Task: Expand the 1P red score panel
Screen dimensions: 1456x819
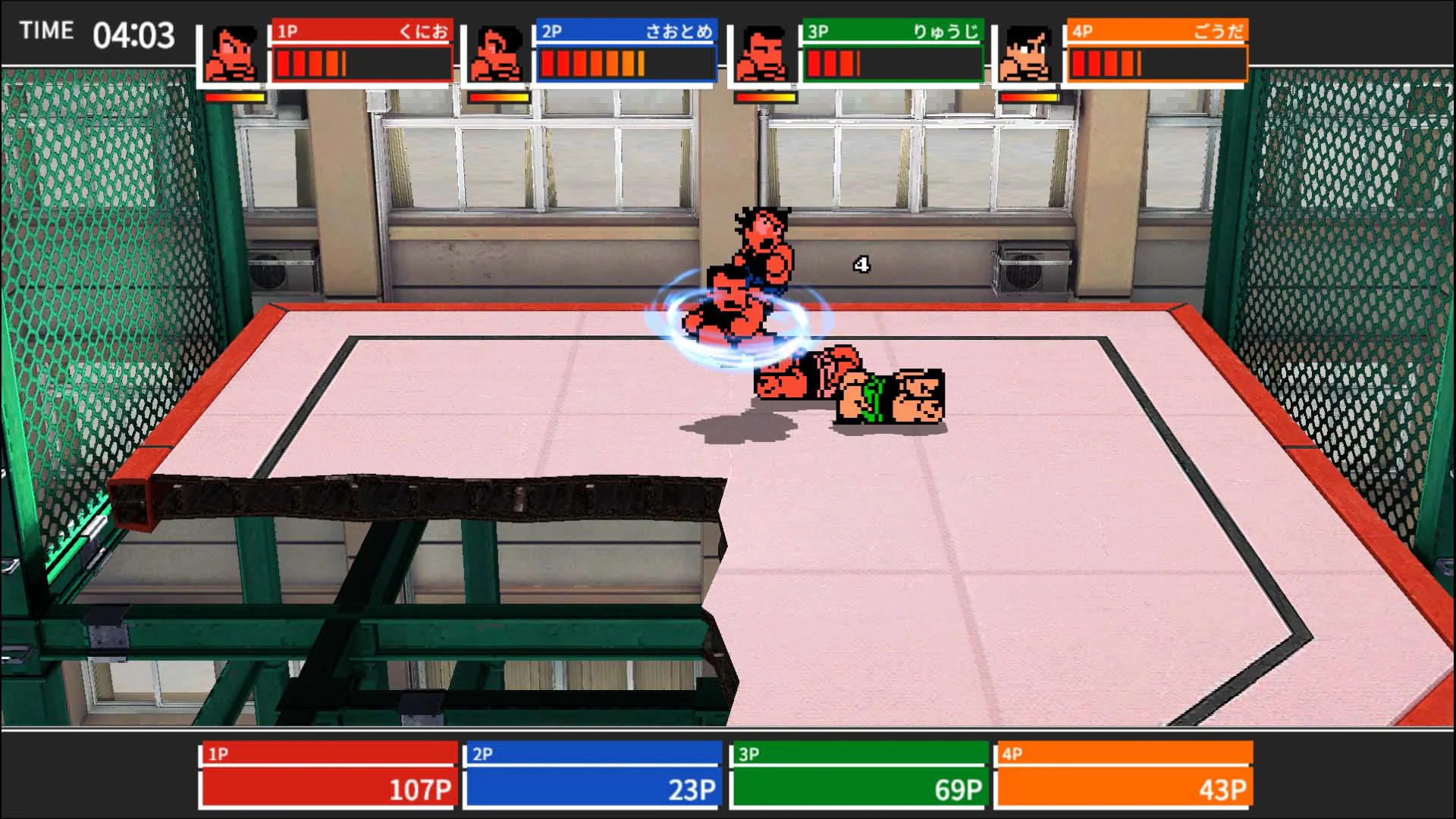Action: click(328, 773)
